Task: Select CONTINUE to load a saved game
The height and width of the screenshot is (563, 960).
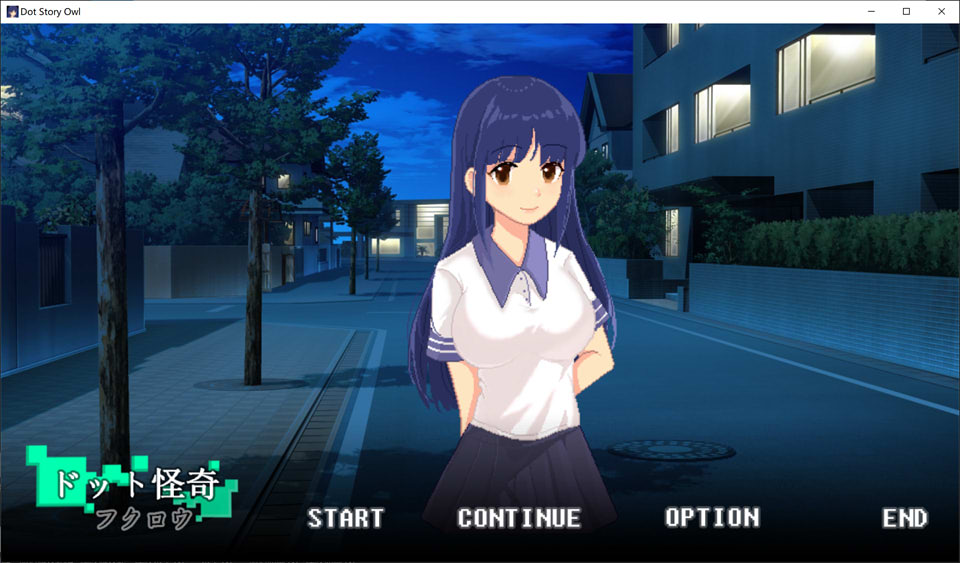Action: (x=519, y=518)
